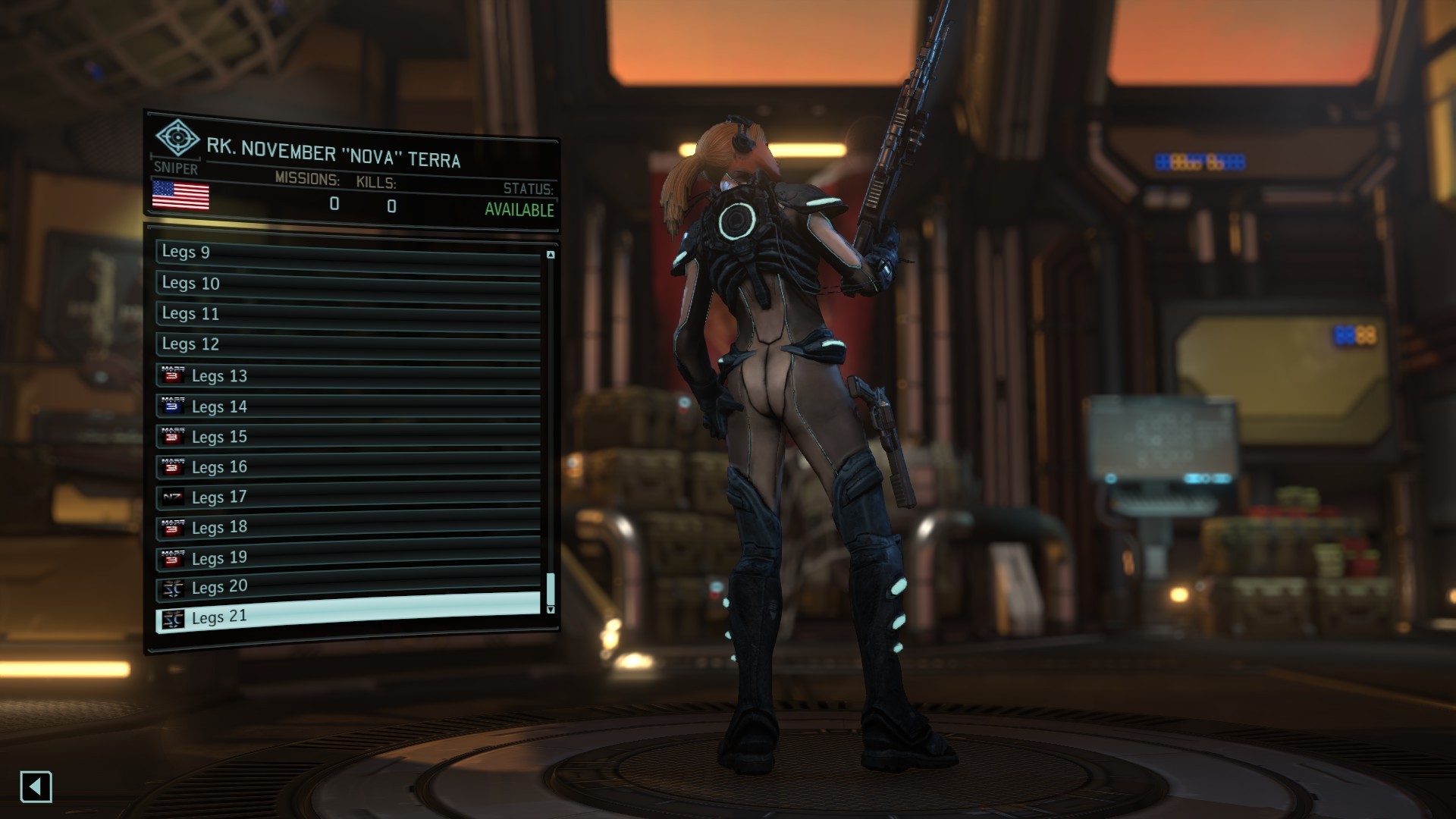
Task: Select the Legs 9 option
Action: click(x=347, y=253)
